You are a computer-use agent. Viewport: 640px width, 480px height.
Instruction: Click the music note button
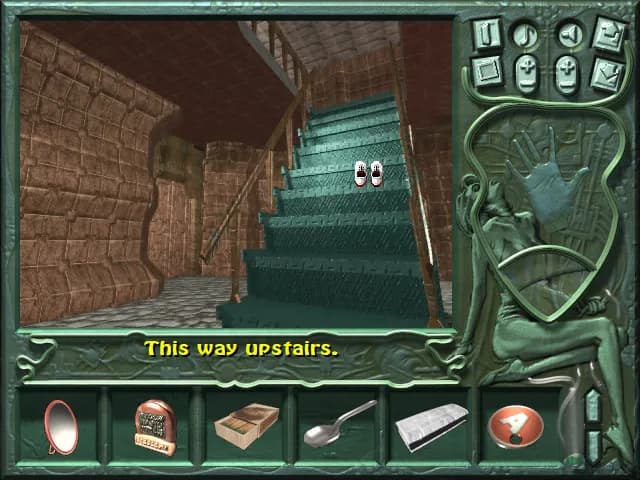coord(526,35)
